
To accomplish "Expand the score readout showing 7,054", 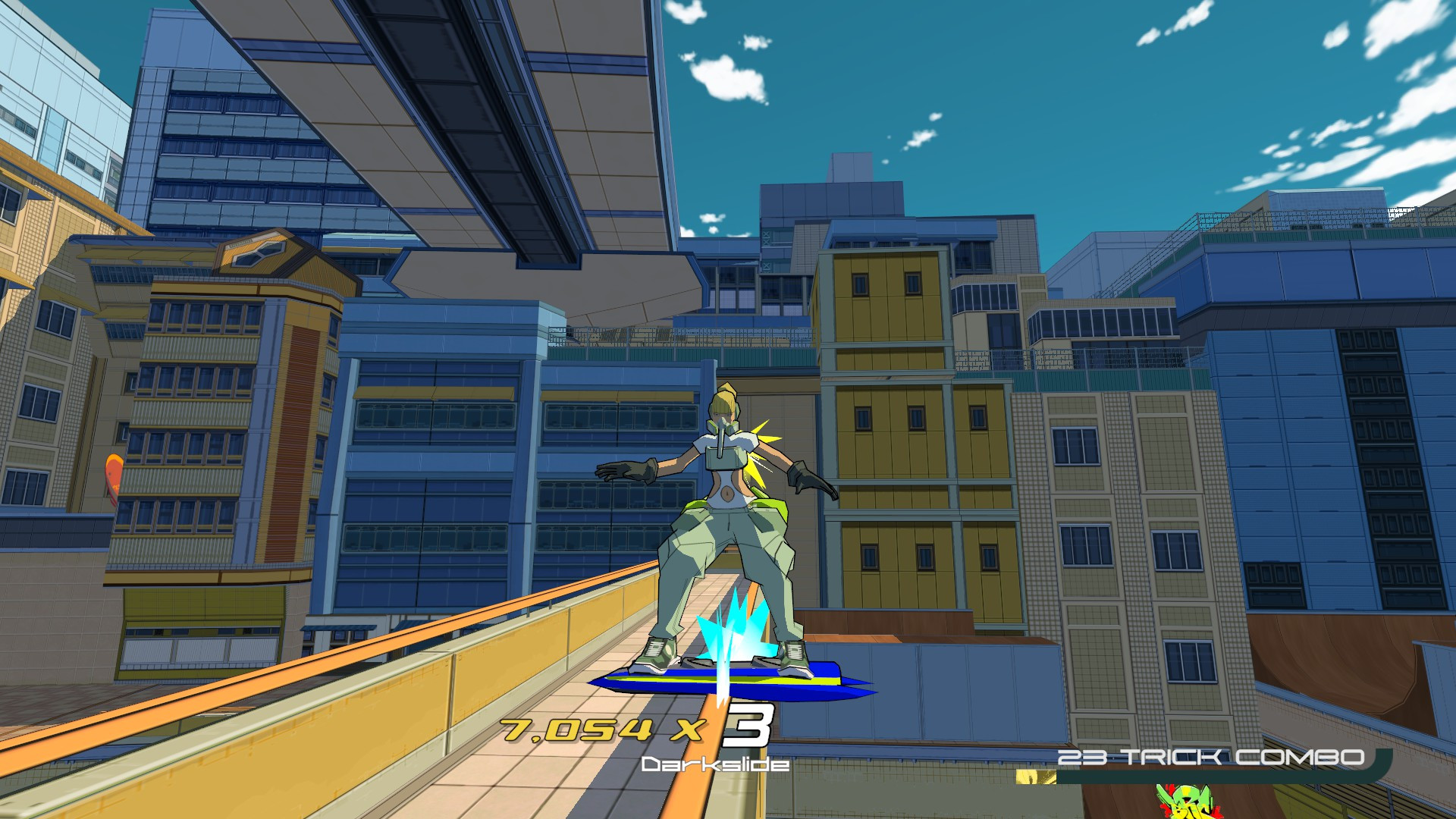I will click(x=576, y=730).
